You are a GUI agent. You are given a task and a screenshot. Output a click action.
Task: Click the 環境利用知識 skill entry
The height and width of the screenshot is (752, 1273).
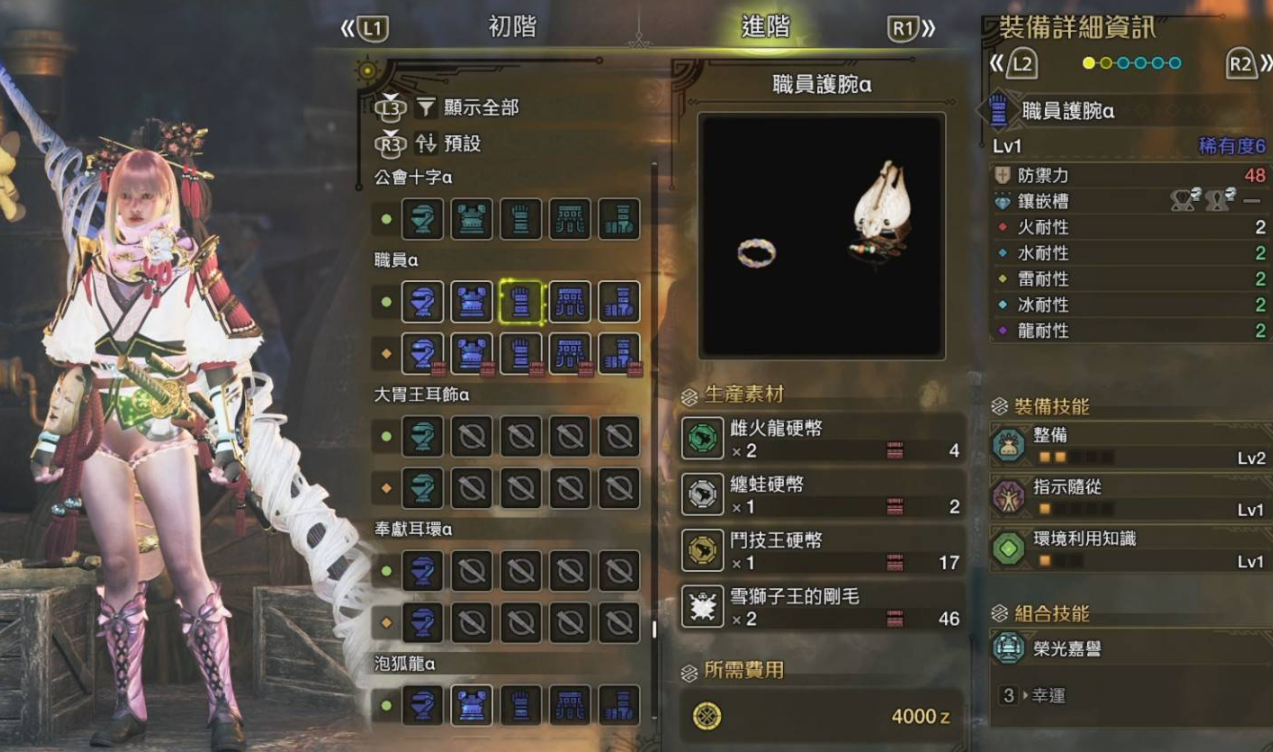point(1128,549)
